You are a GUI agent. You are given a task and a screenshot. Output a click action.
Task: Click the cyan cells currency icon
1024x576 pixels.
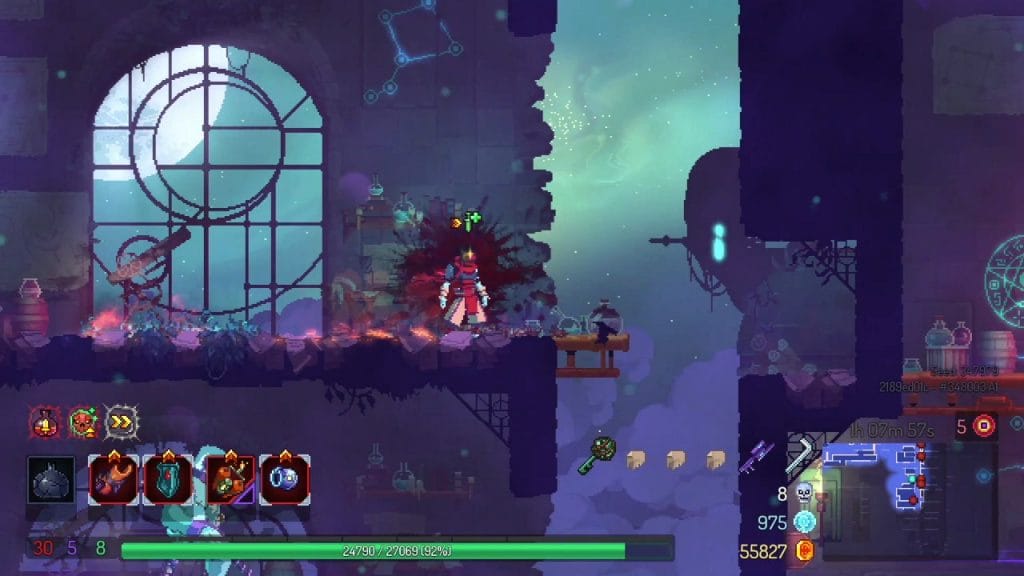804,521
